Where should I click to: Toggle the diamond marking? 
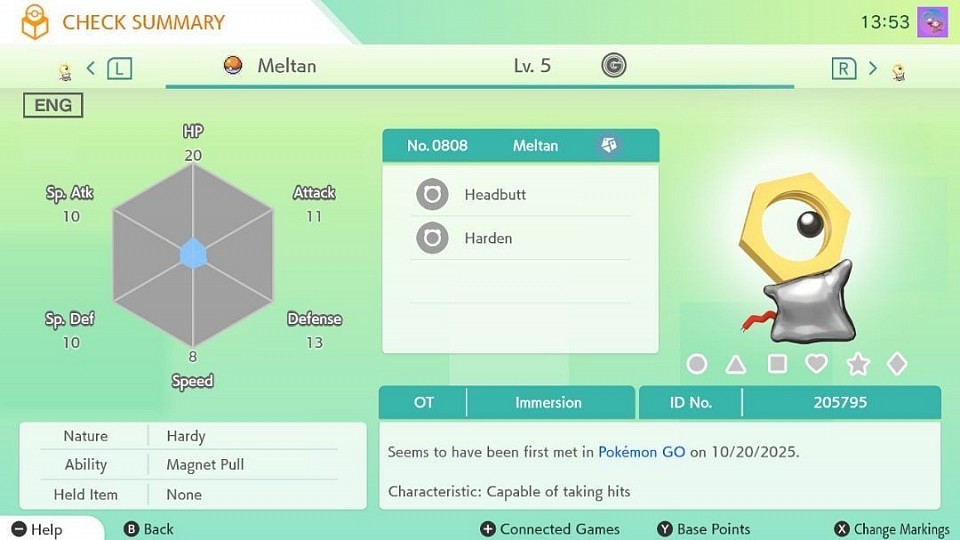click(x=897, y=364)
